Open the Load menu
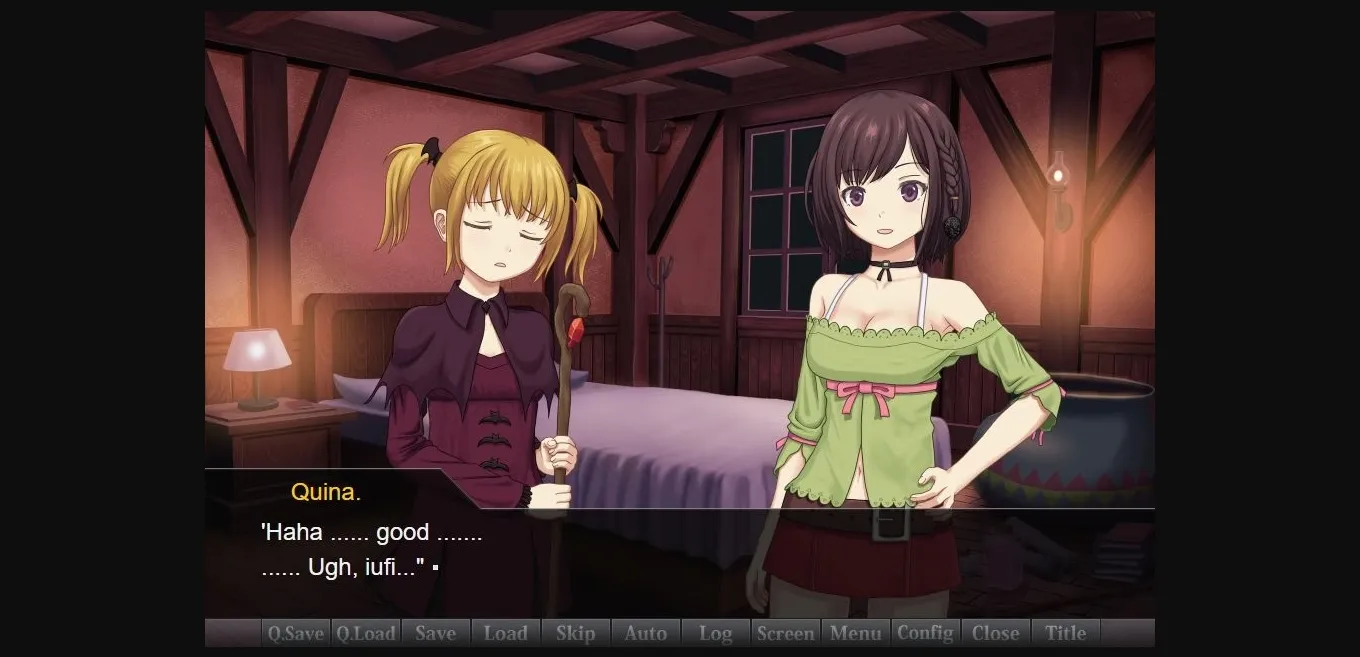The height and width of the screenshot is (657, 1360). coord(505,633)
